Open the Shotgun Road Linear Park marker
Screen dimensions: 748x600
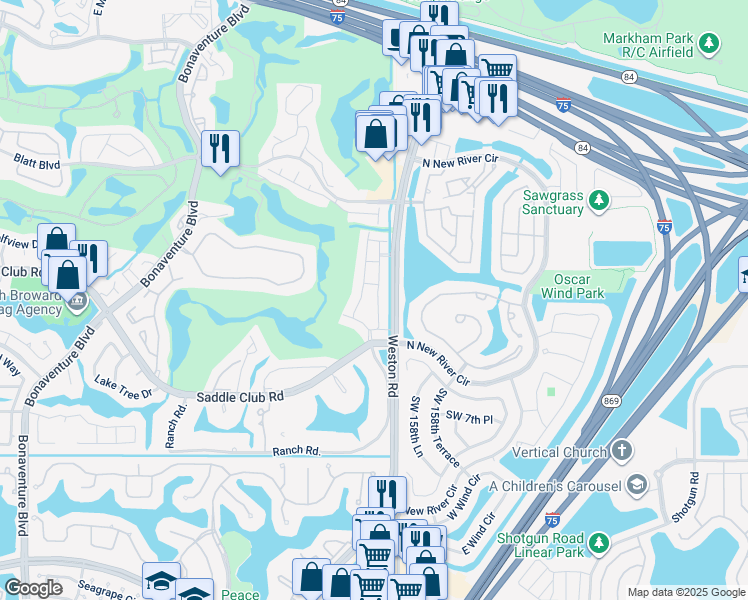coord(599,543)
